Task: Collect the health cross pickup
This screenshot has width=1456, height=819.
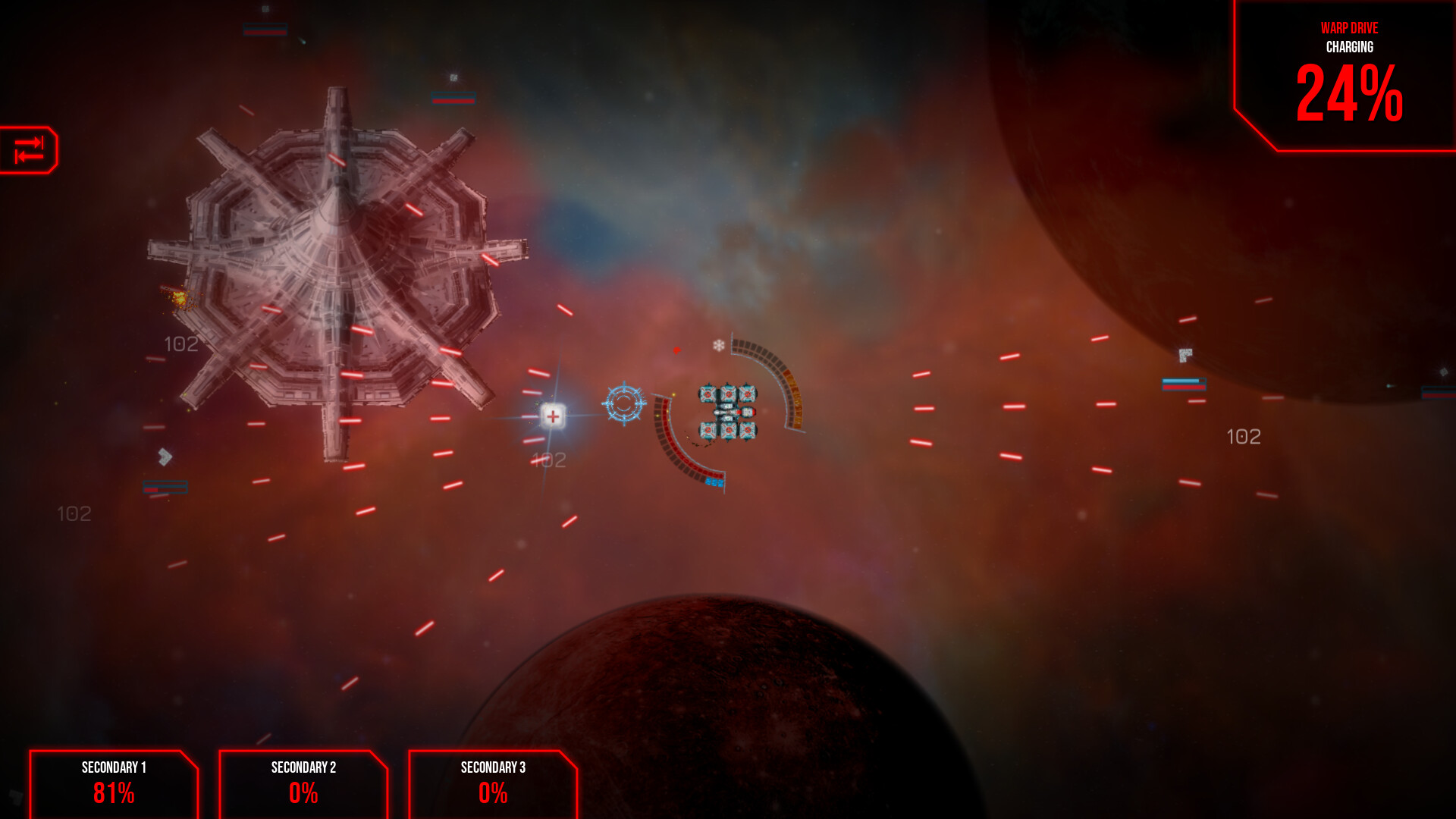Action: [x=553, y=415]
